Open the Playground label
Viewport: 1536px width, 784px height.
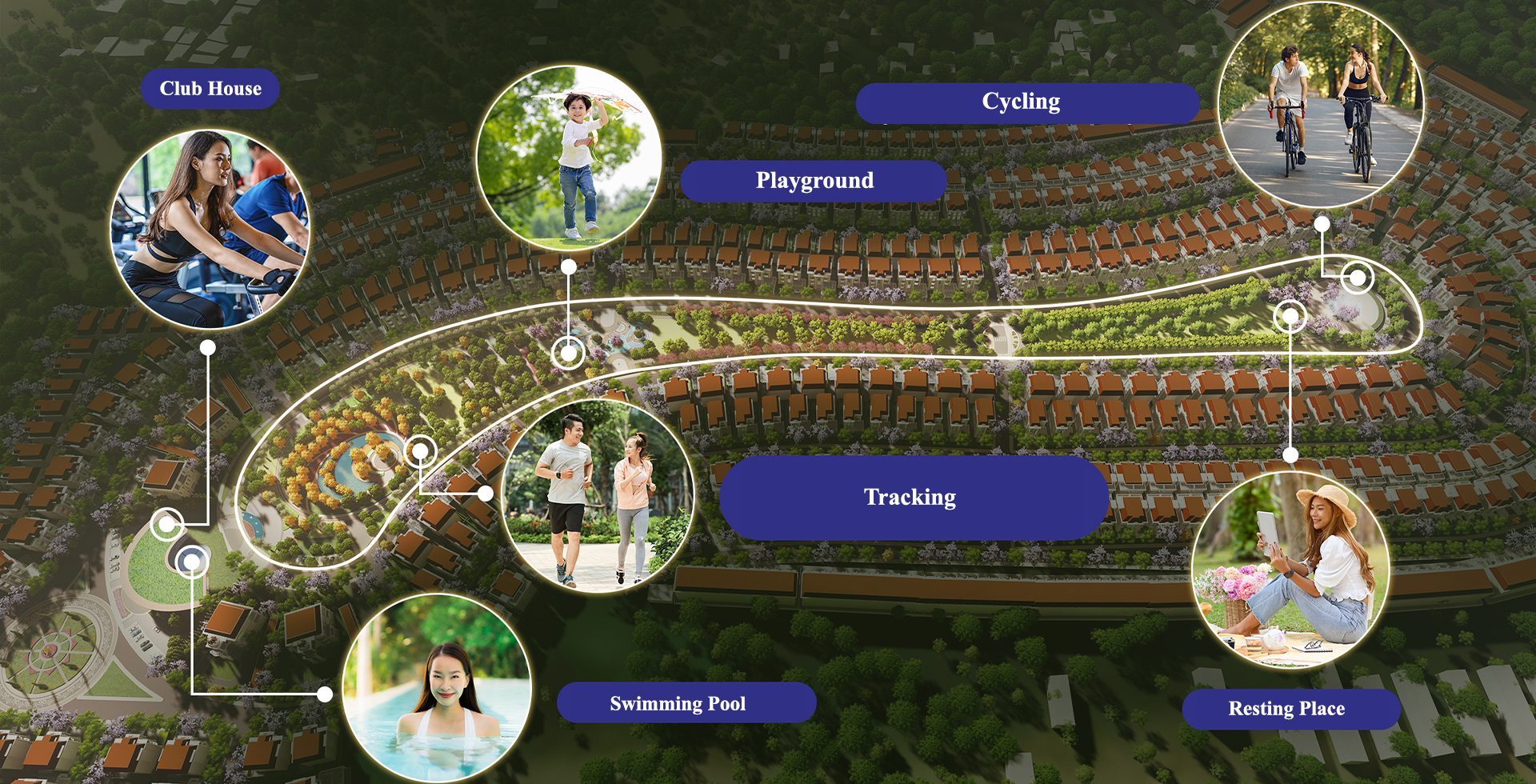pyautogui.click(x=814, y=181)
